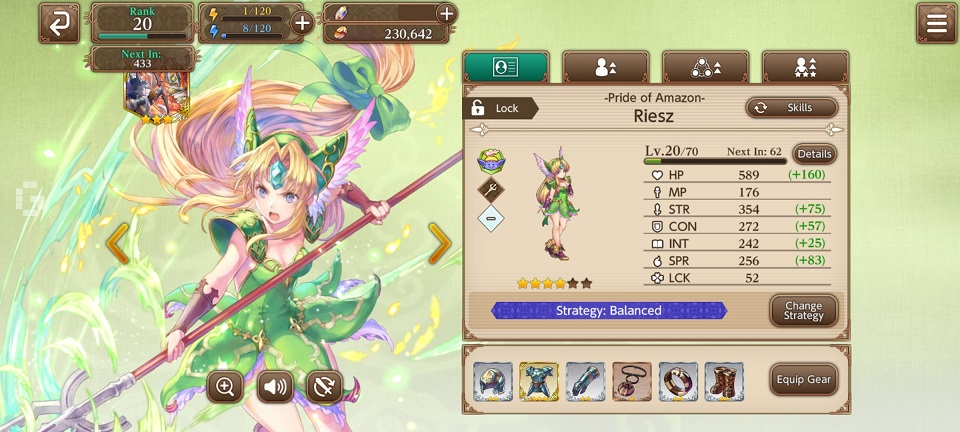Add crystals with the plus button
The height and width of the screenshot is (432, 960).
[446, 13]
